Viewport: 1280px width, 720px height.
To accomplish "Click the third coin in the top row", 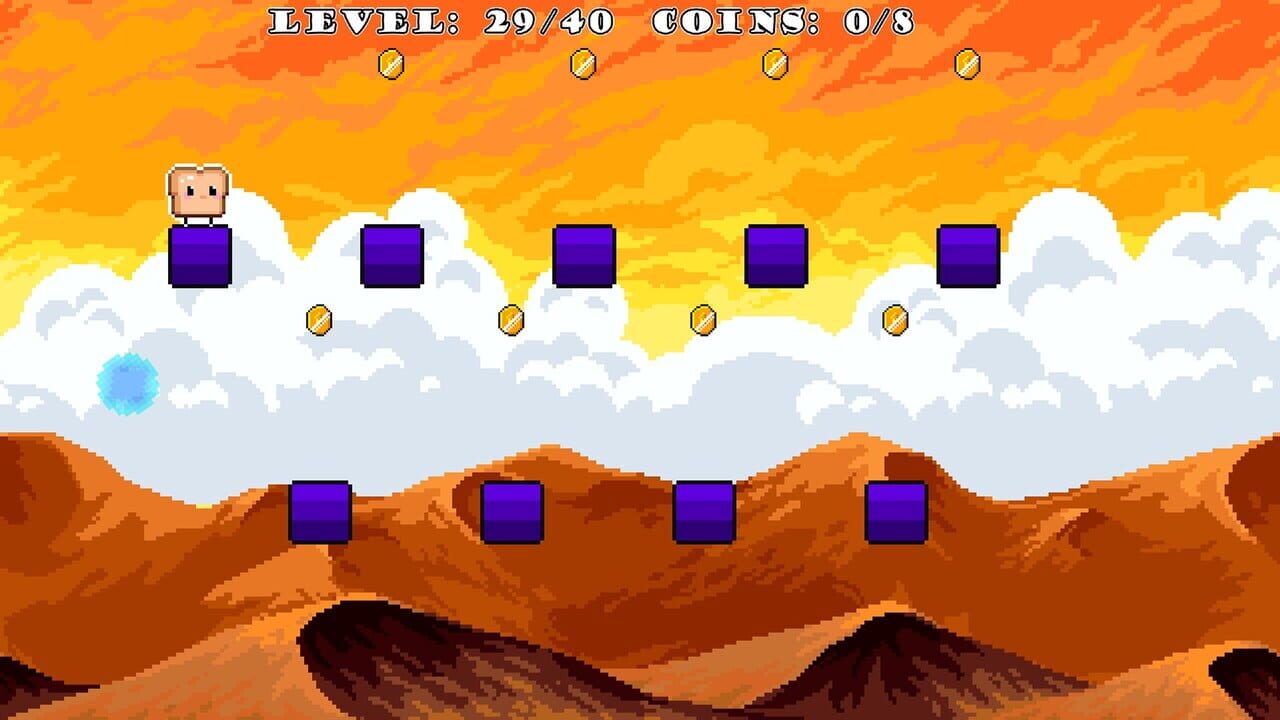I will click(774, 62).
